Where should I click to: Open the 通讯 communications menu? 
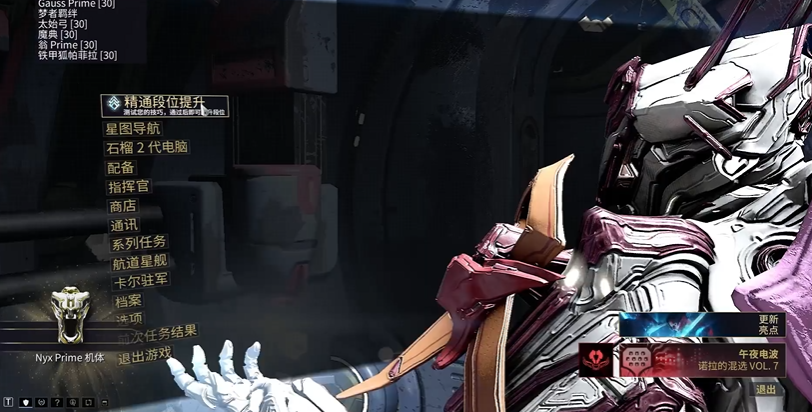point(123,224)
